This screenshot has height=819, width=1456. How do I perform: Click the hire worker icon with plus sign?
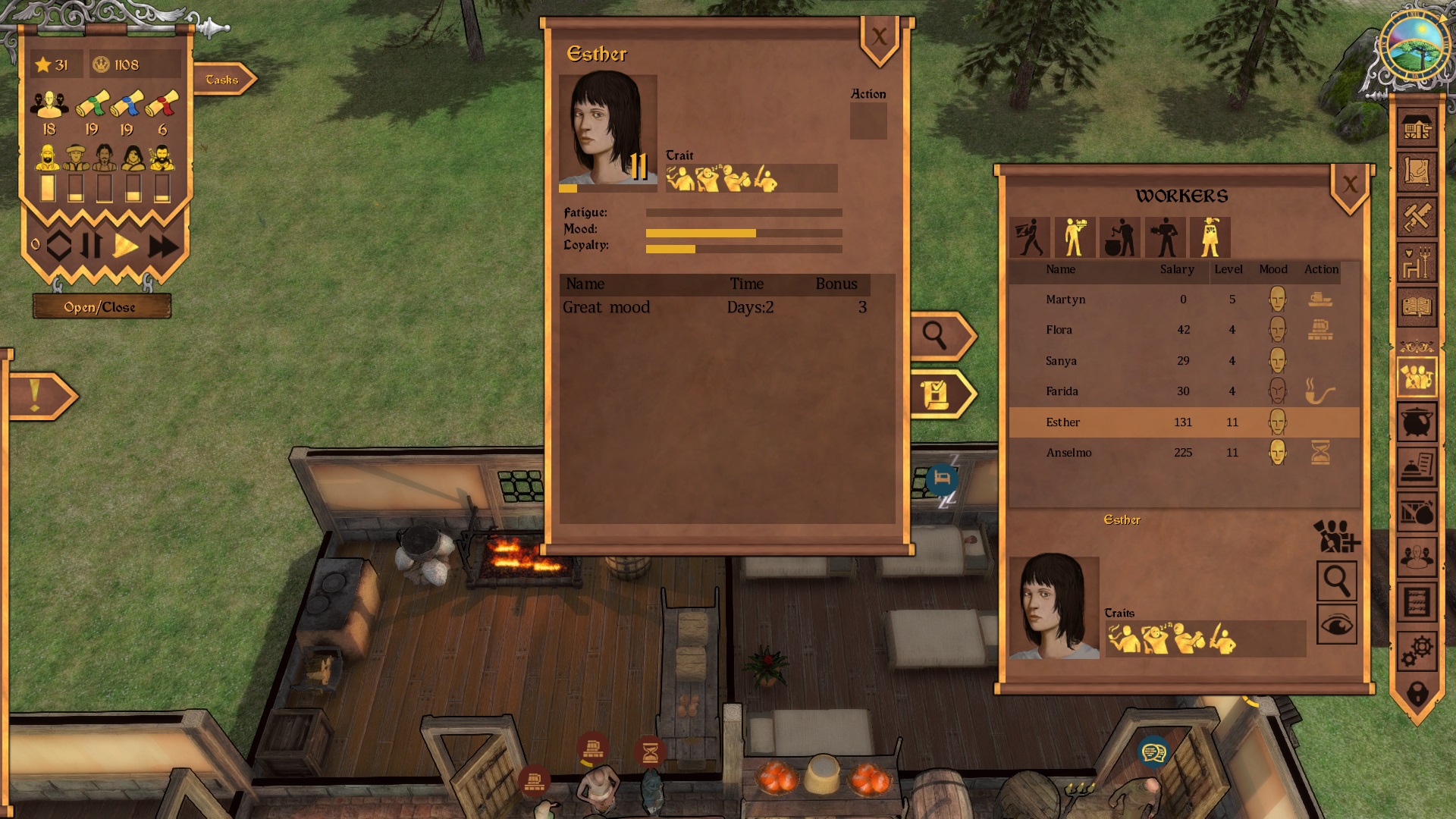click(x=1336, y=536)
